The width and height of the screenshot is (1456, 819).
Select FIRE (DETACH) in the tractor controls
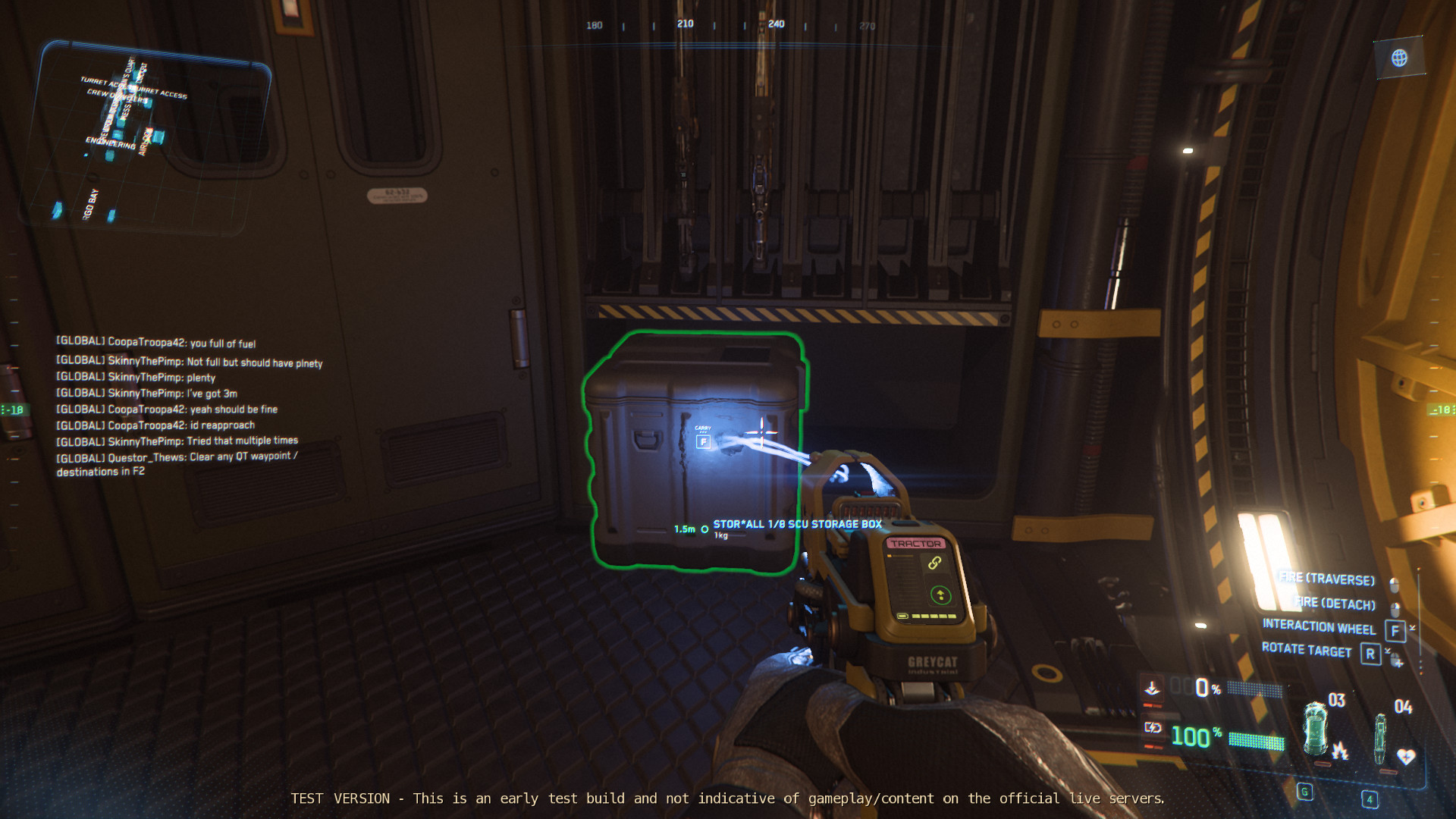pos(1335,604)
